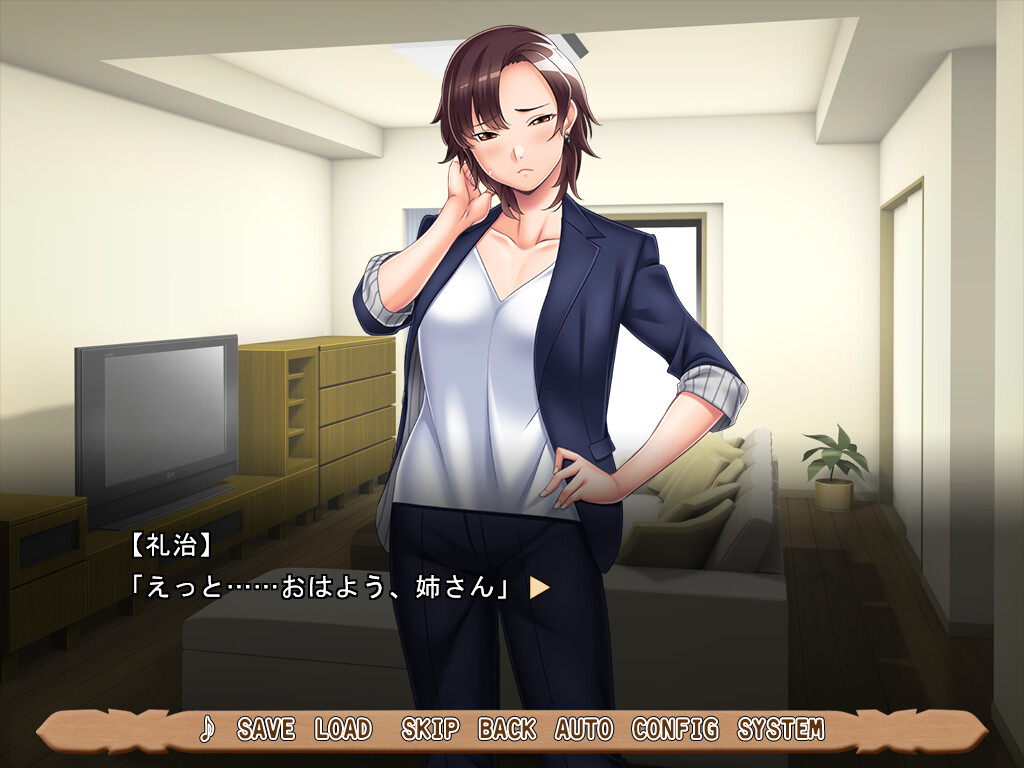
Task: Turn on AUTO text advance
Action: pos(584,730)
